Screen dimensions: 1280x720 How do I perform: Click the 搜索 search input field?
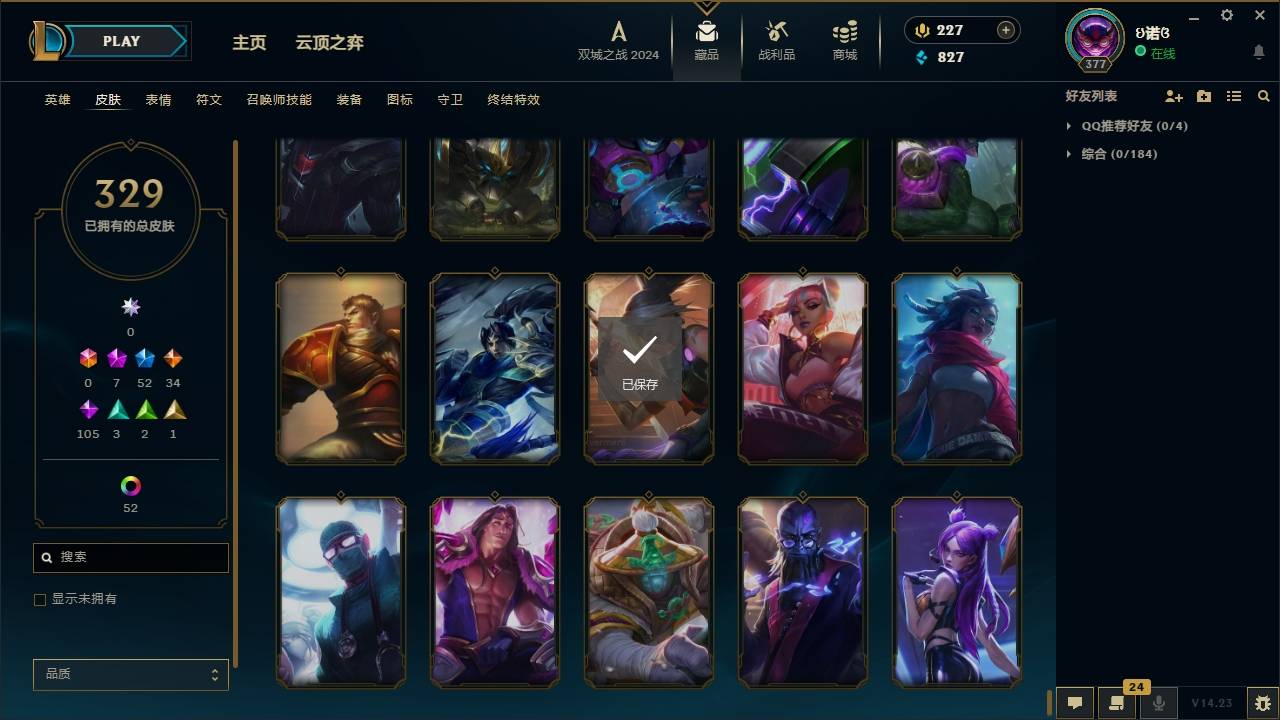(x=130, y=557)
